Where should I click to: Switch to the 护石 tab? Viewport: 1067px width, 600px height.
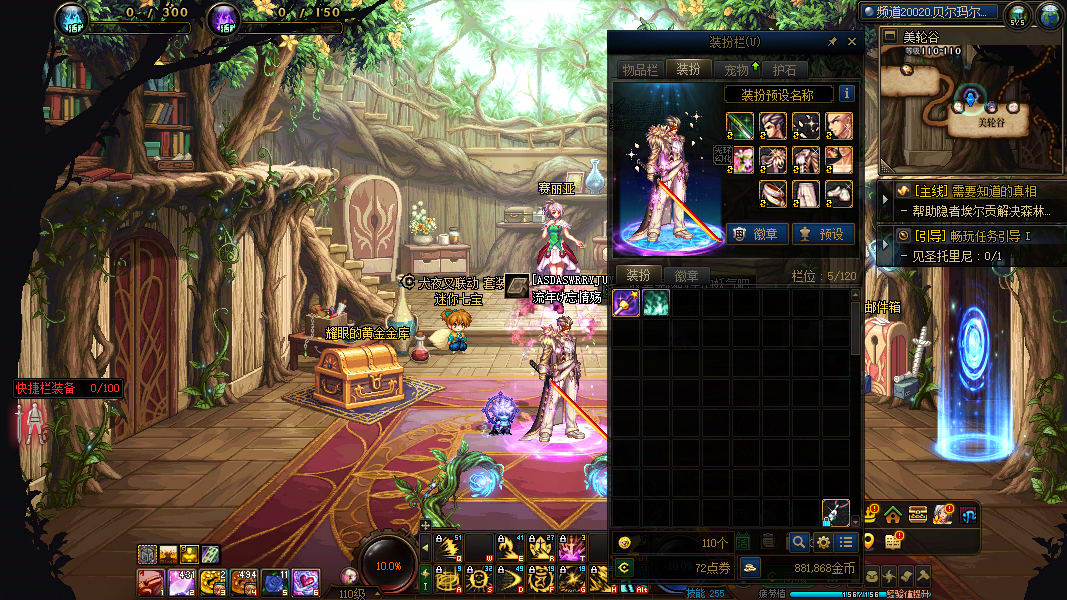click(785, 69)
